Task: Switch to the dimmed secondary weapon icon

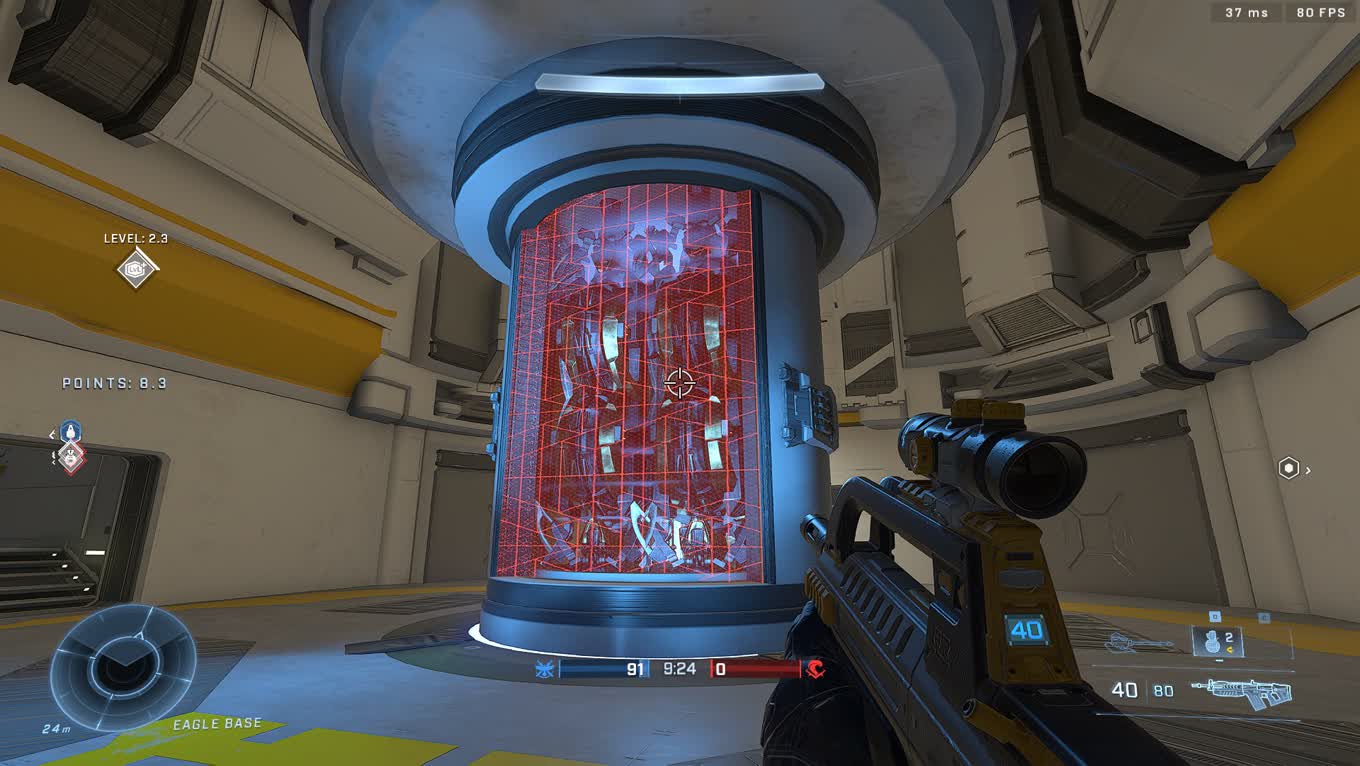Action: tap(1140, 643)
